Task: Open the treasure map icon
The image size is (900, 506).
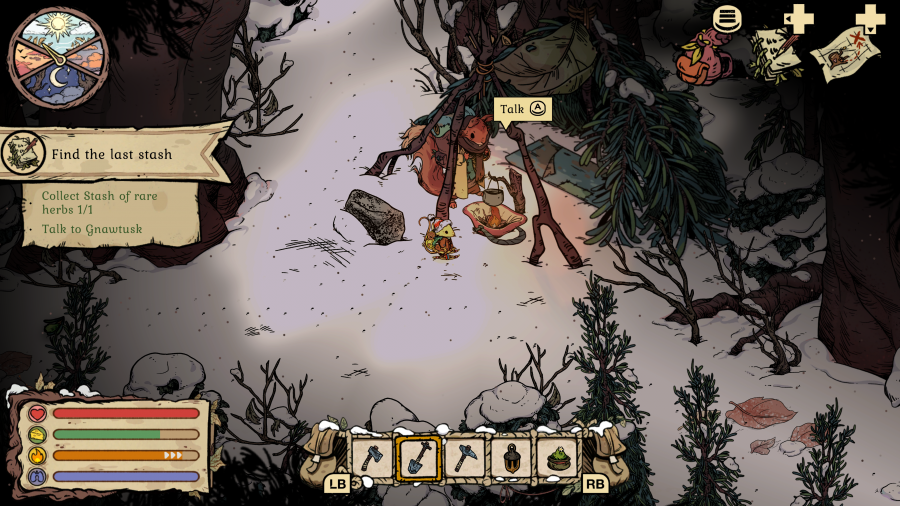Action: tap(845, 54)
